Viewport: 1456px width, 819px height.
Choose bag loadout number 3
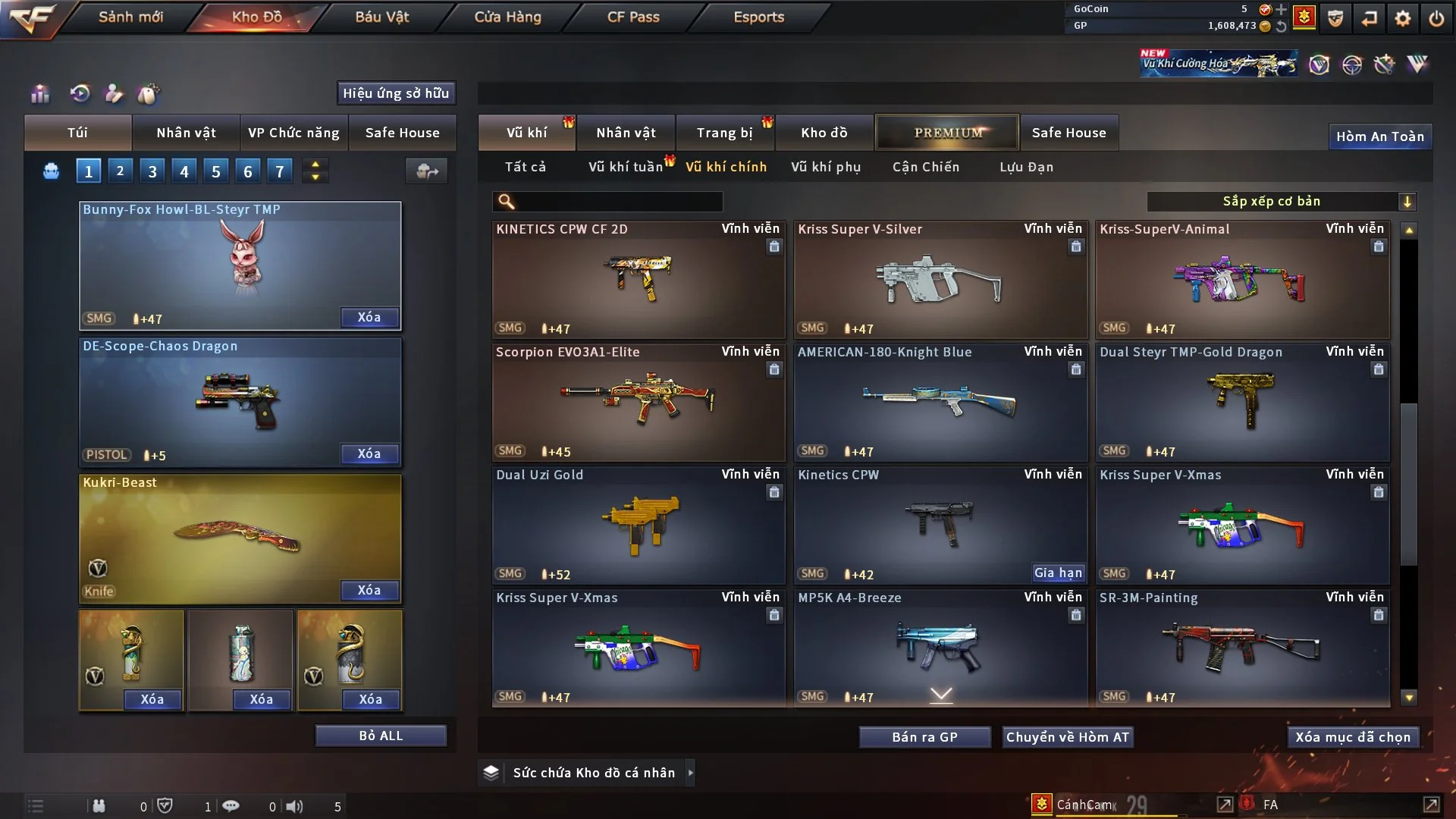coord(152,171)
